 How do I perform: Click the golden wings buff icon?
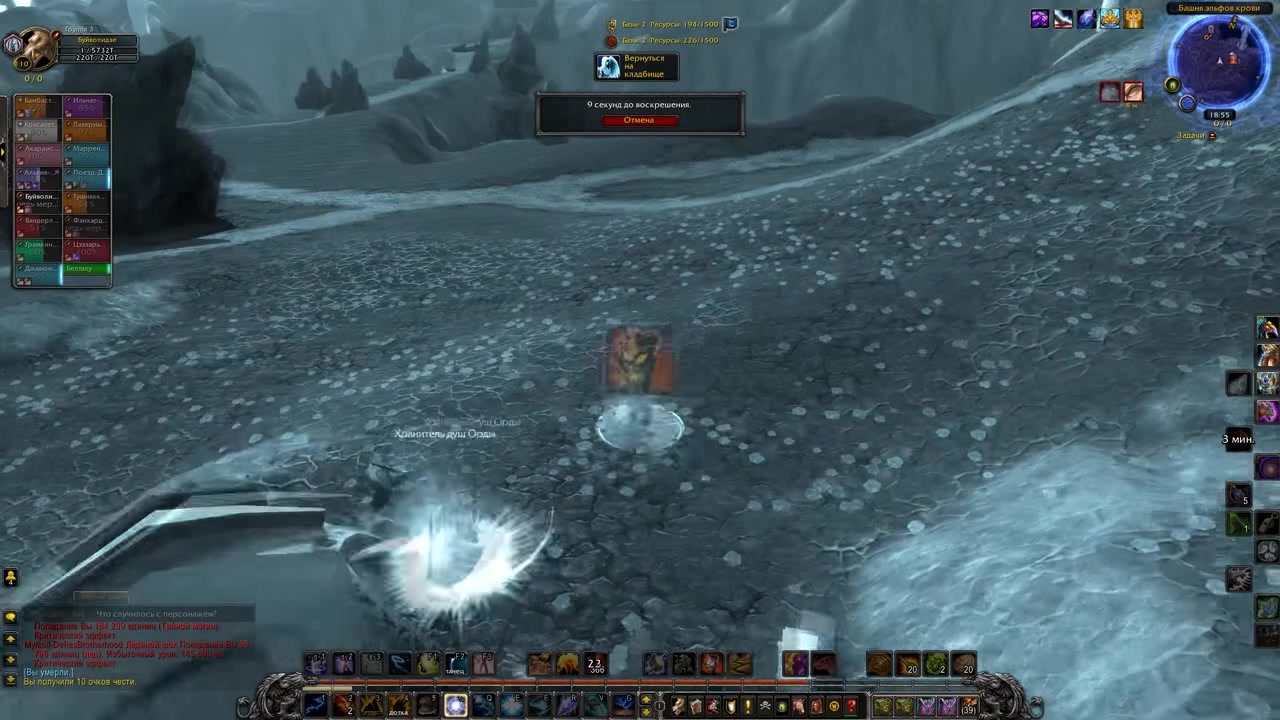pyautogui.click(x=1133, y=19)
